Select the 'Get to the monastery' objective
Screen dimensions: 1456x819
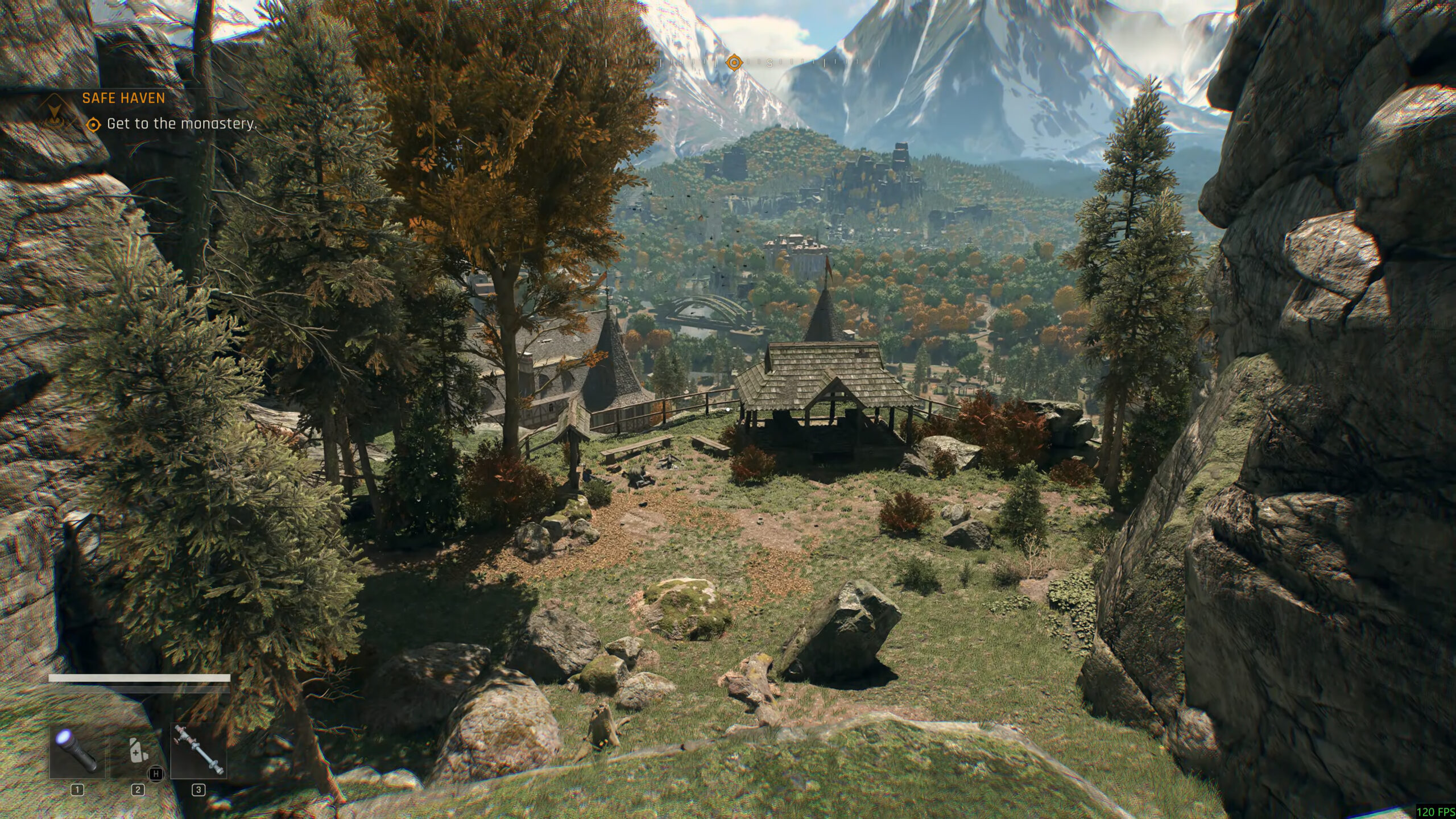tap(181, 123)
